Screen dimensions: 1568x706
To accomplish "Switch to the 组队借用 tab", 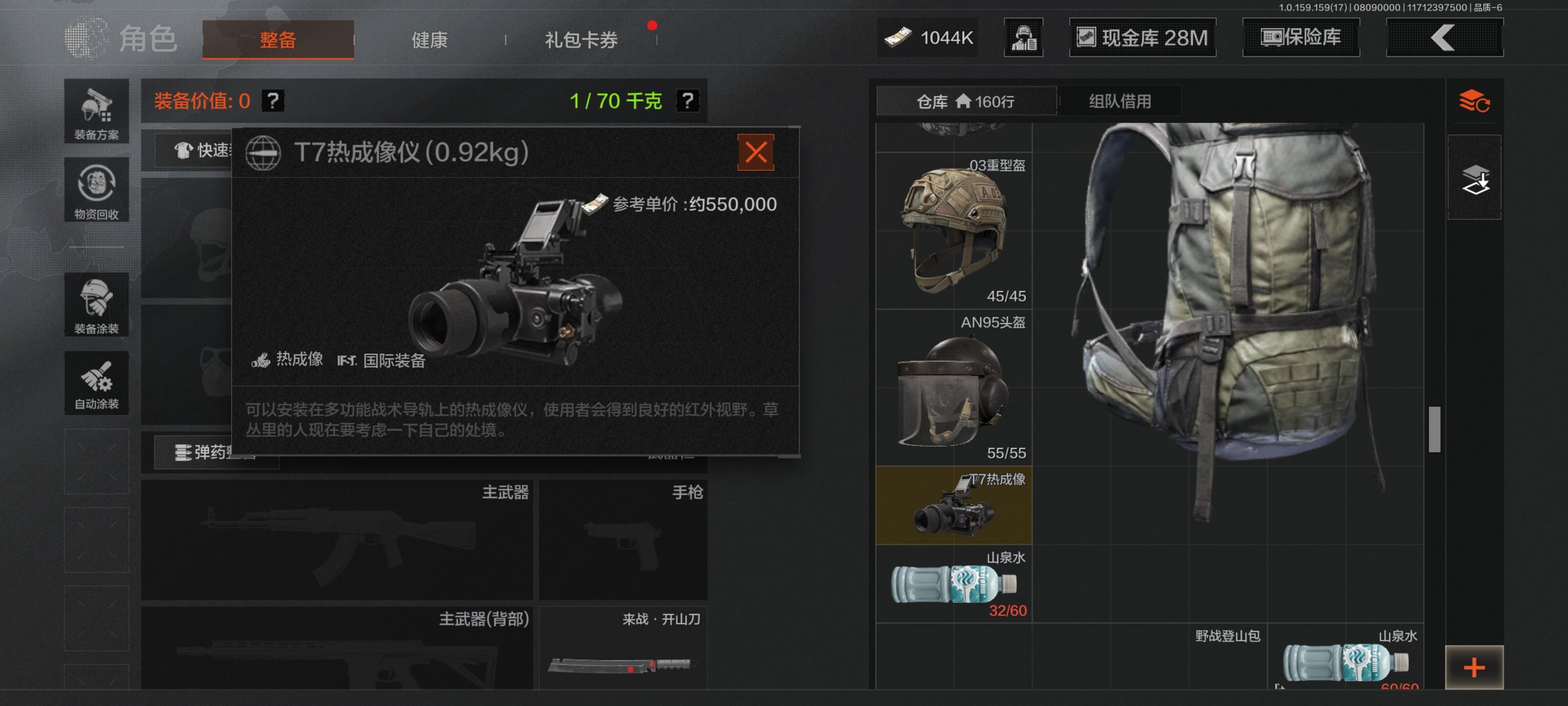I will point(1119,101).
